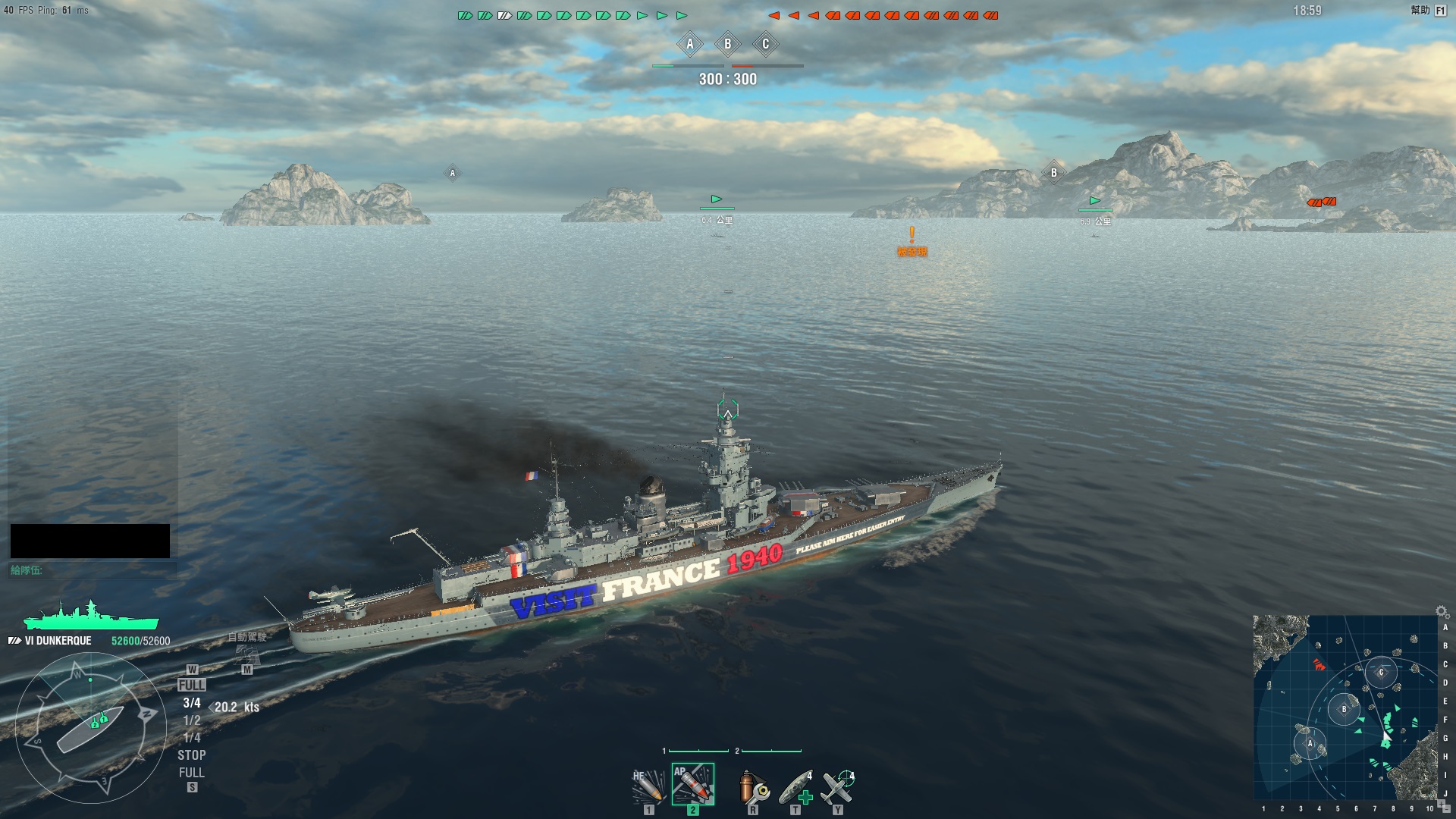The width and height of the screenshot is (1456, 819).
Task: Activate the Damage Control Party consumable
Action: pyautogui.click(x=753, y=787)
